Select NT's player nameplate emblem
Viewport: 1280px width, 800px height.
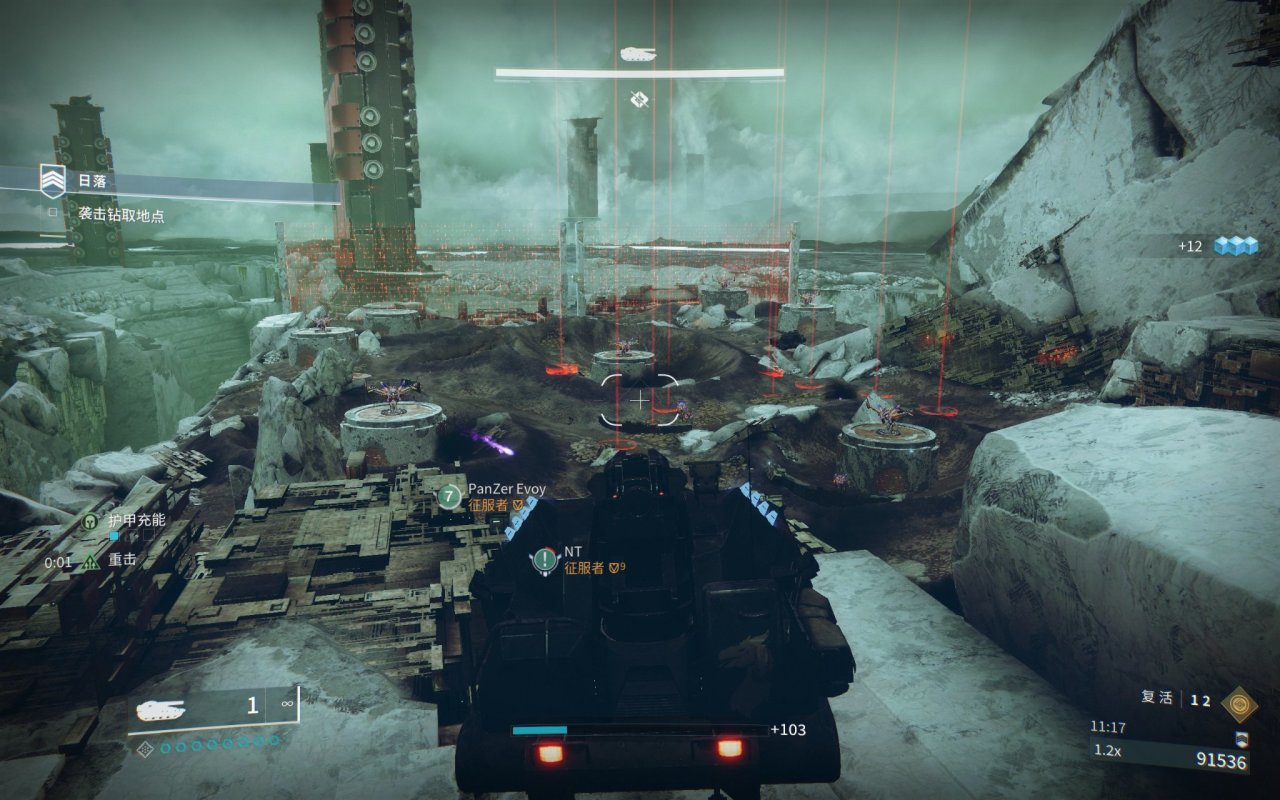click(x=545, y=560)
